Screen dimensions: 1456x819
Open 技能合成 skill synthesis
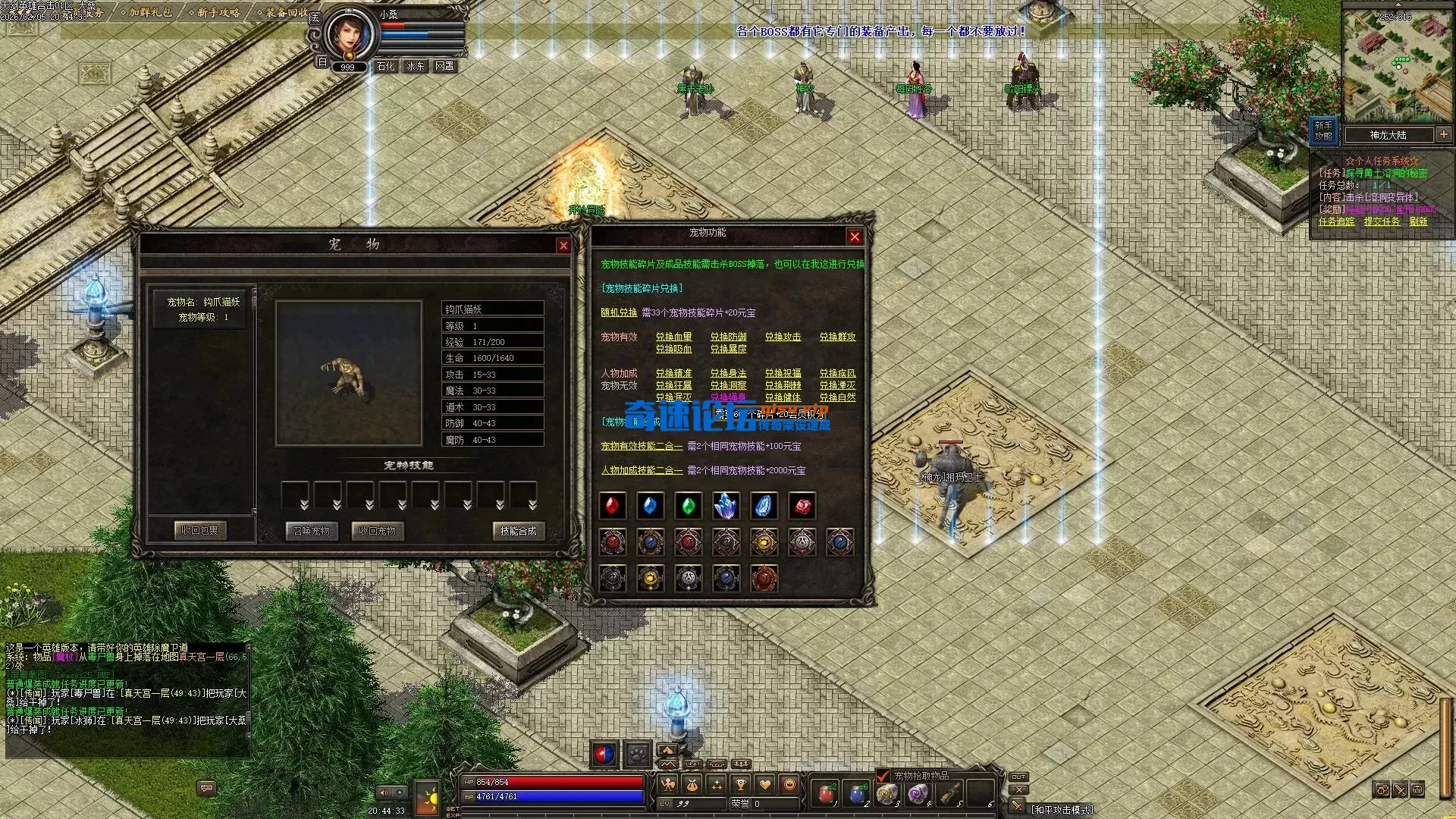[518, 531]
